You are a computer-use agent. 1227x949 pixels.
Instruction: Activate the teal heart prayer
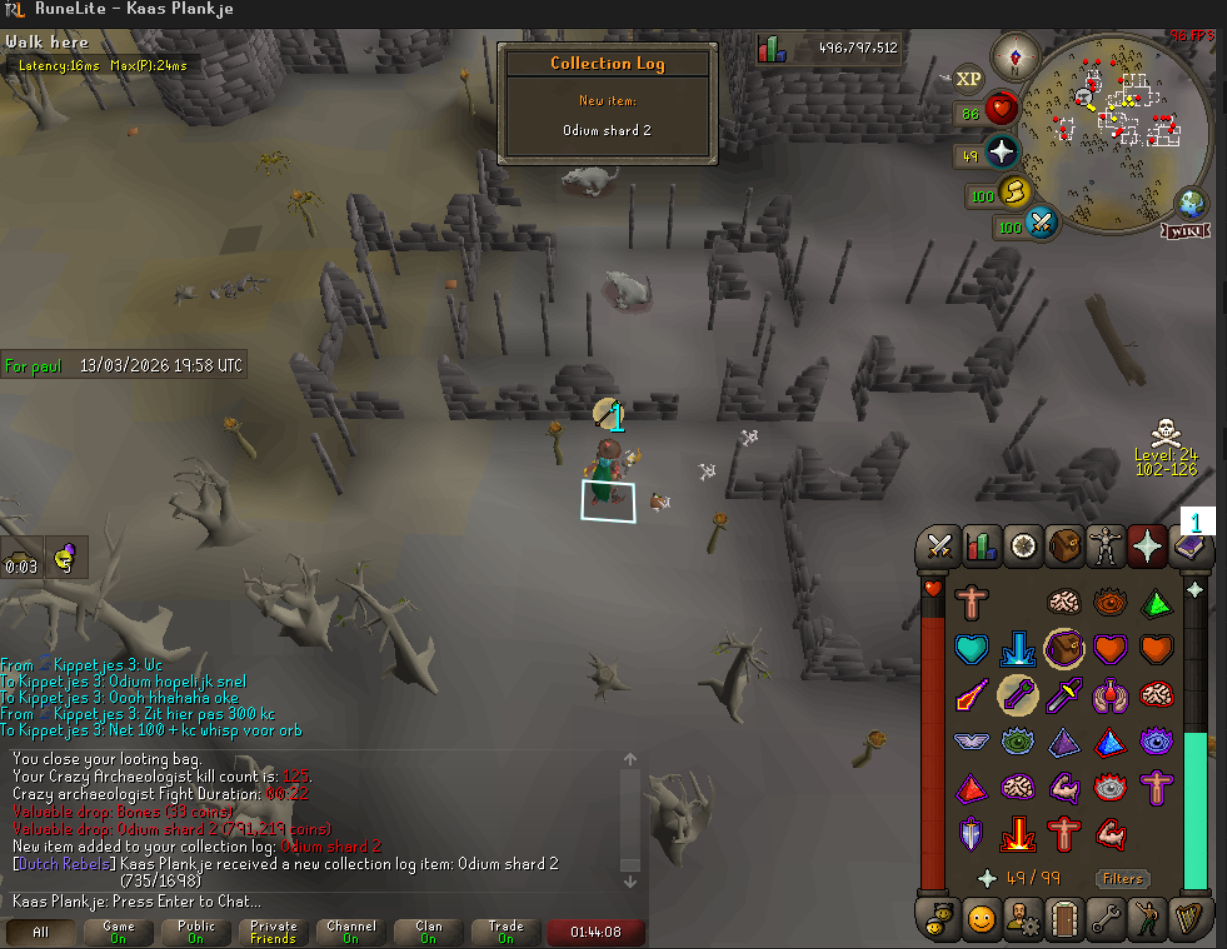pos(971,649)
